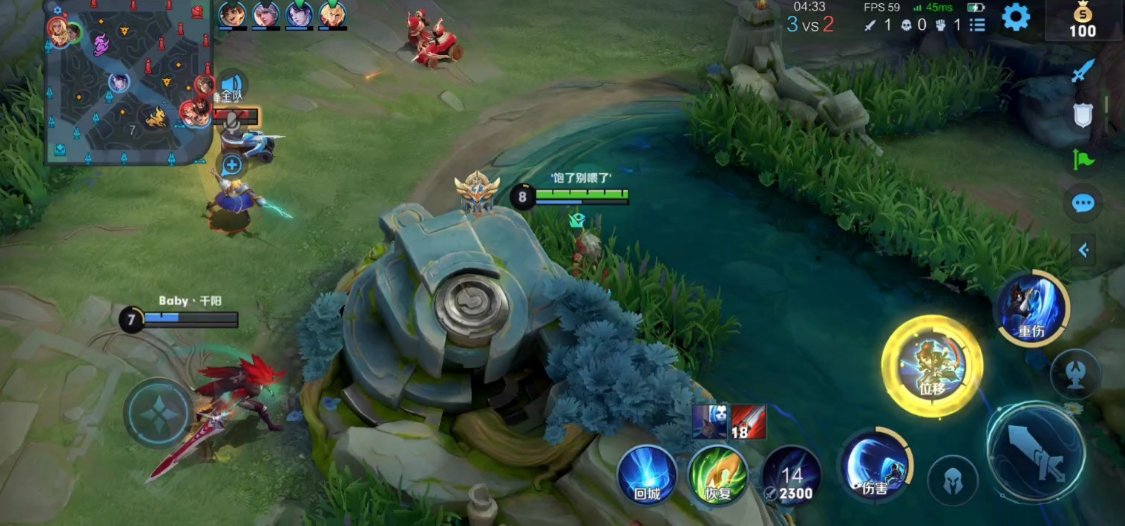Viewport: 1125px width, 526px height.
Task: Send the blue sword attack signal
Action: click(1083, 71)
